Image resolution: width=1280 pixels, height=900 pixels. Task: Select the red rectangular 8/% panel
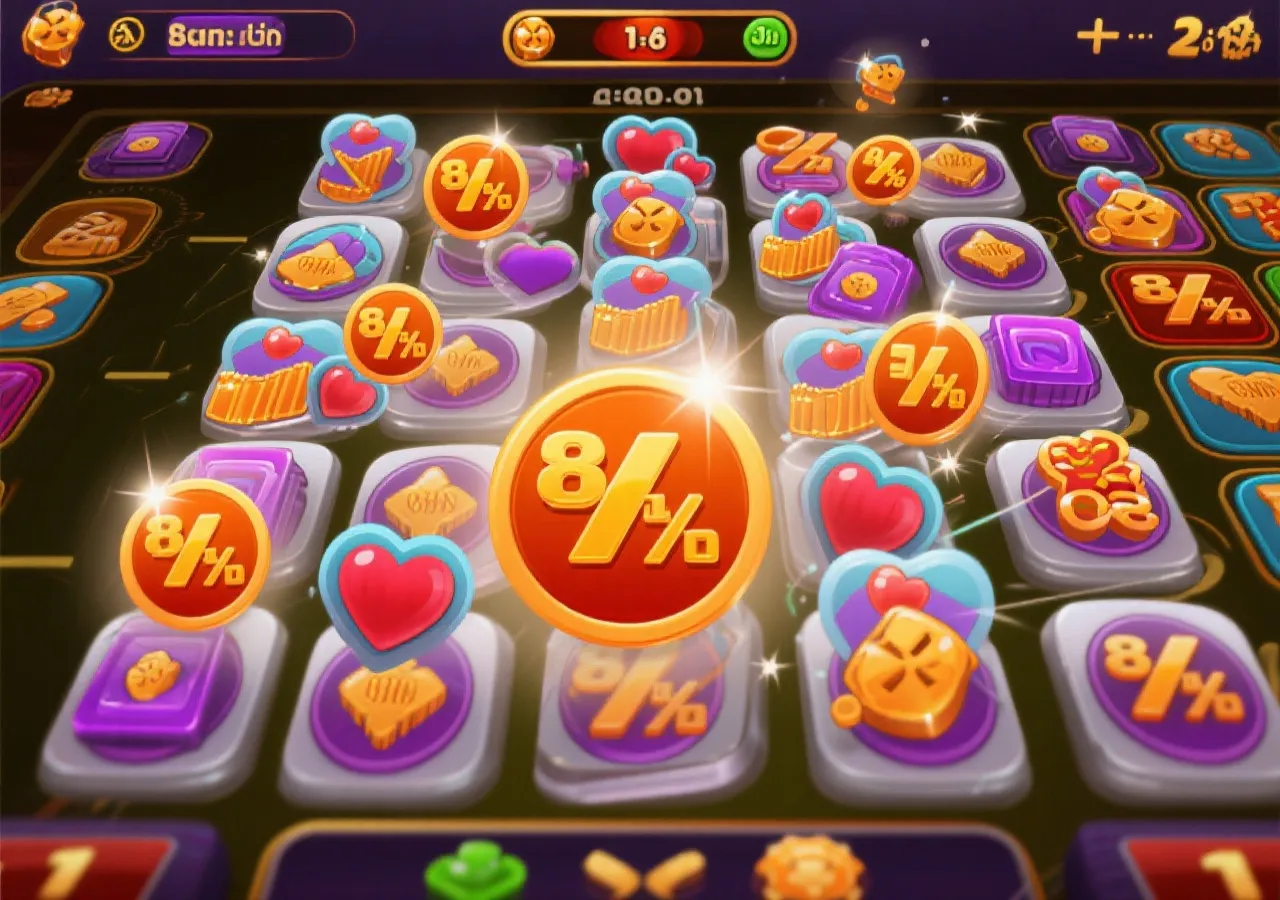click(1188, 302)
